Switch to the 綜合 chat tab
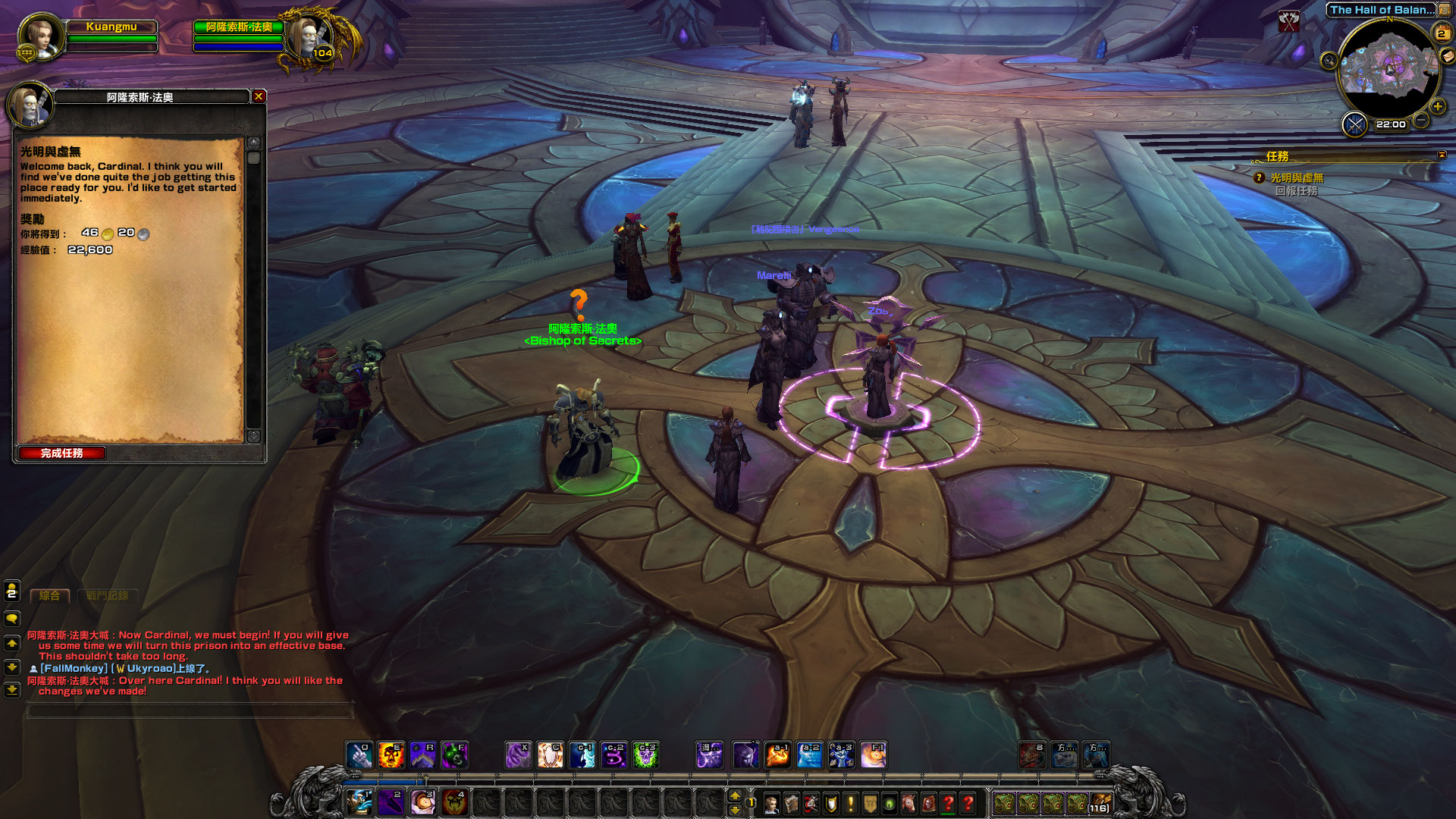Image resolution: width=1456 pixels, height=819 pixels. 49,596
